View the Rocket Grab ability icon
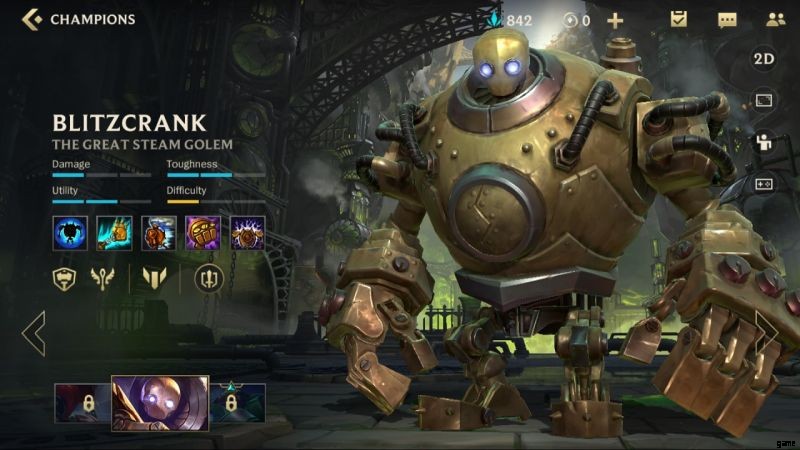800x450 pixels. click(x=113, y=233)
